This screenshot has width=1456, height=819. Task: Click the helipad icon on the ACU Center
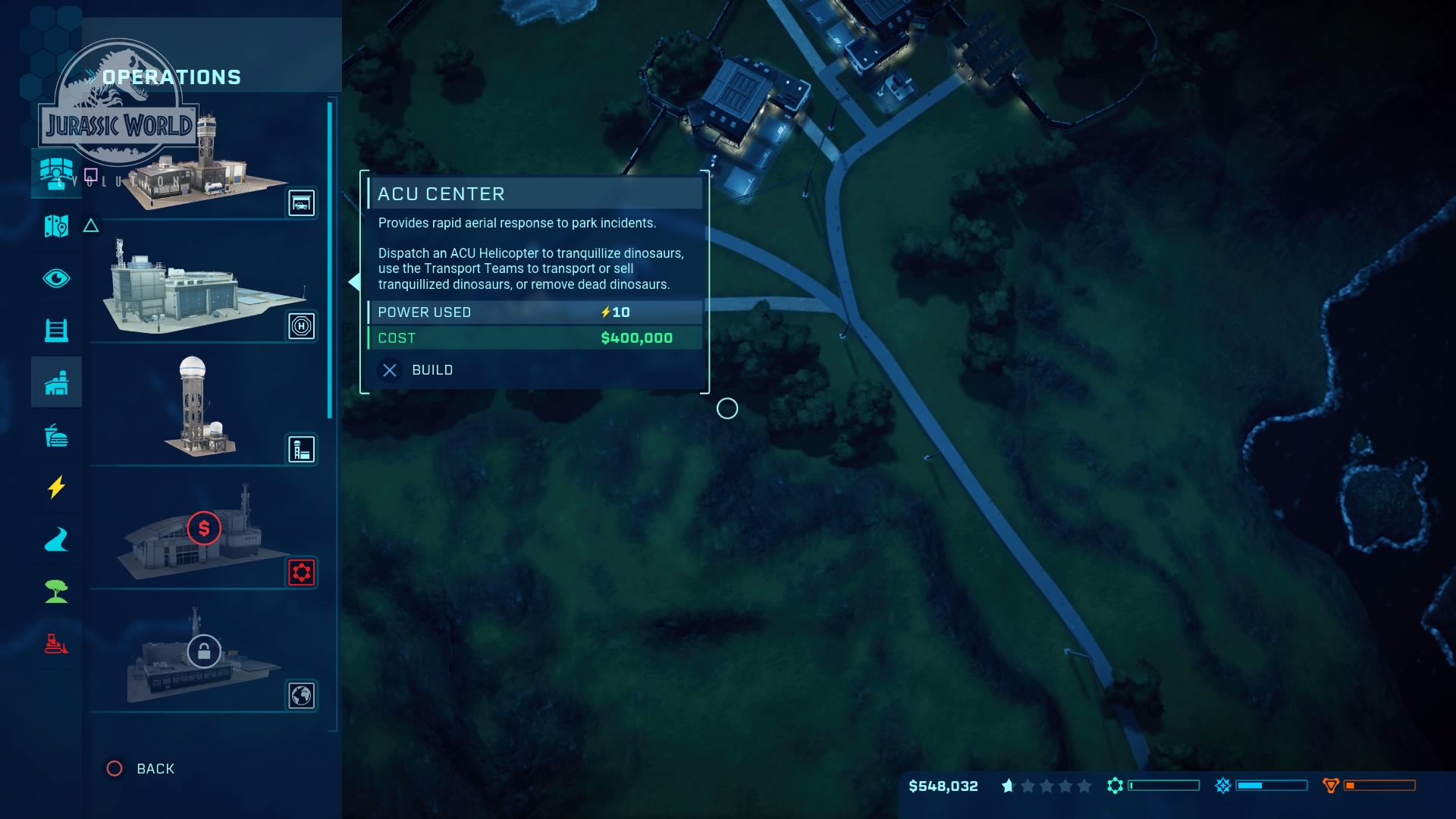tap(301, 326)
